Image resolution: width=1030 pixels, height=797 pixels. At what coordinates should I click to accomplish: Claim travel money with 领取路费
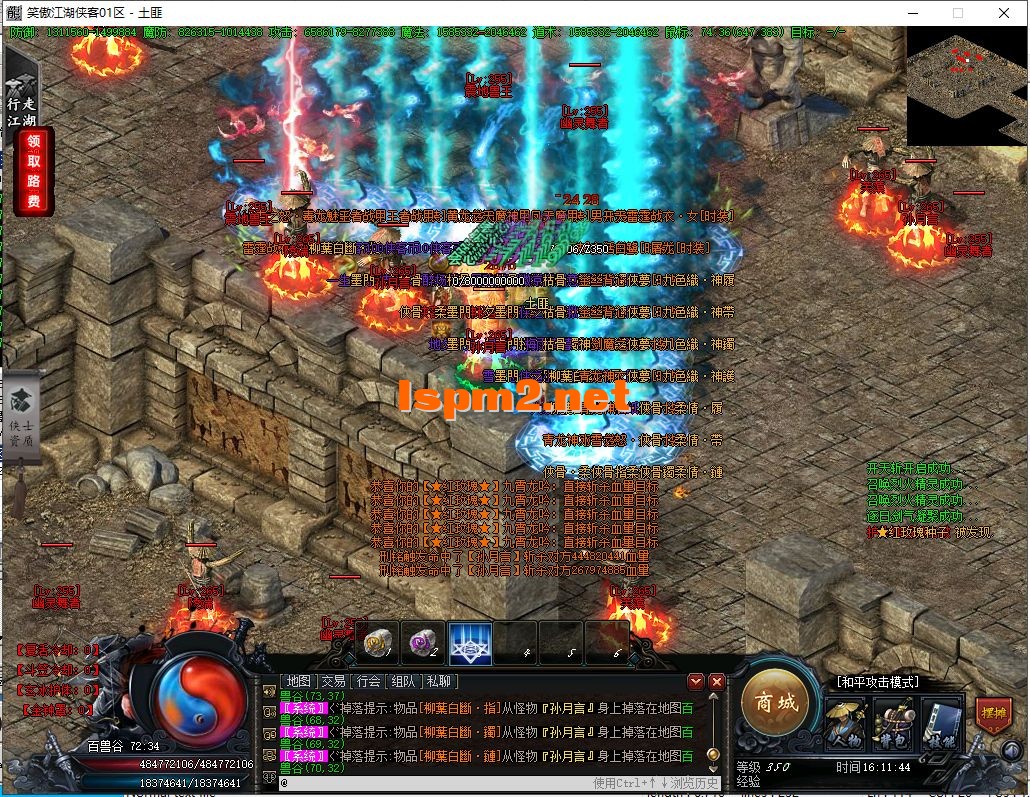(x=34, y=172)
